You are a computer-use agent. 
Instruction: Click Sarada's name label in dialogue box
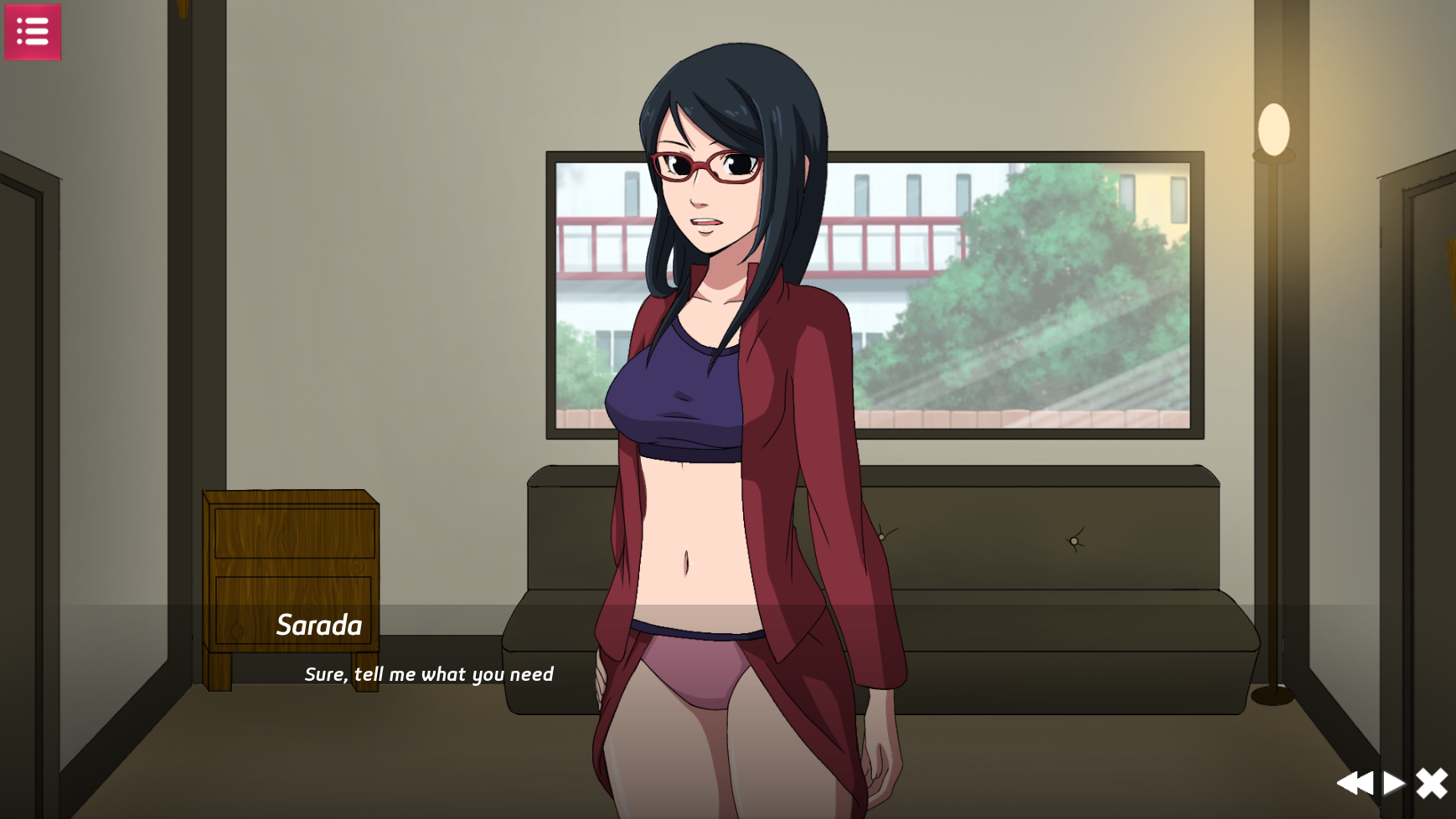pos(319,626)
